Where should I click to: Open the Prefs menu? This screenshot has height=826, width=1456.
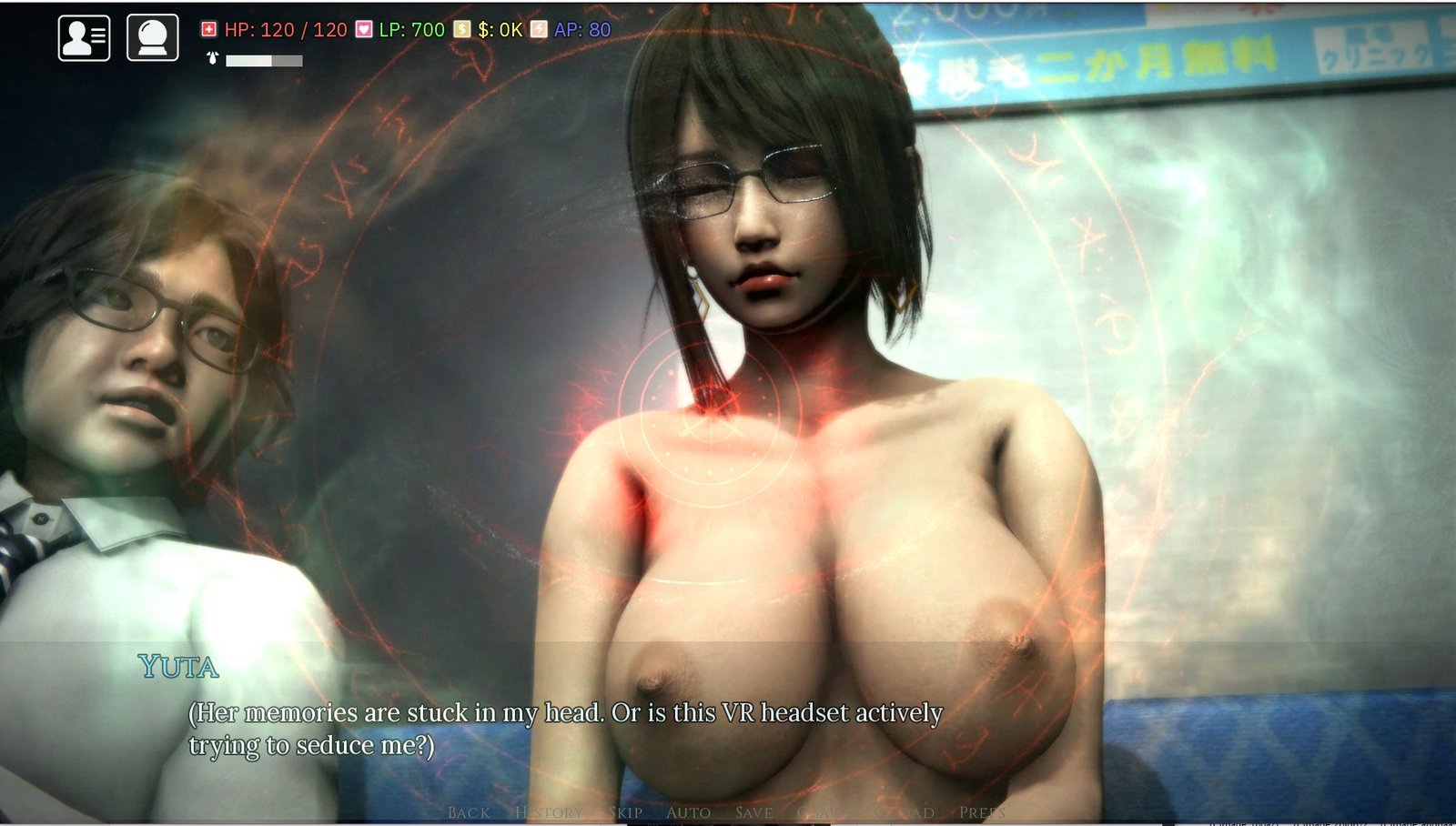(x=982, y=812)
